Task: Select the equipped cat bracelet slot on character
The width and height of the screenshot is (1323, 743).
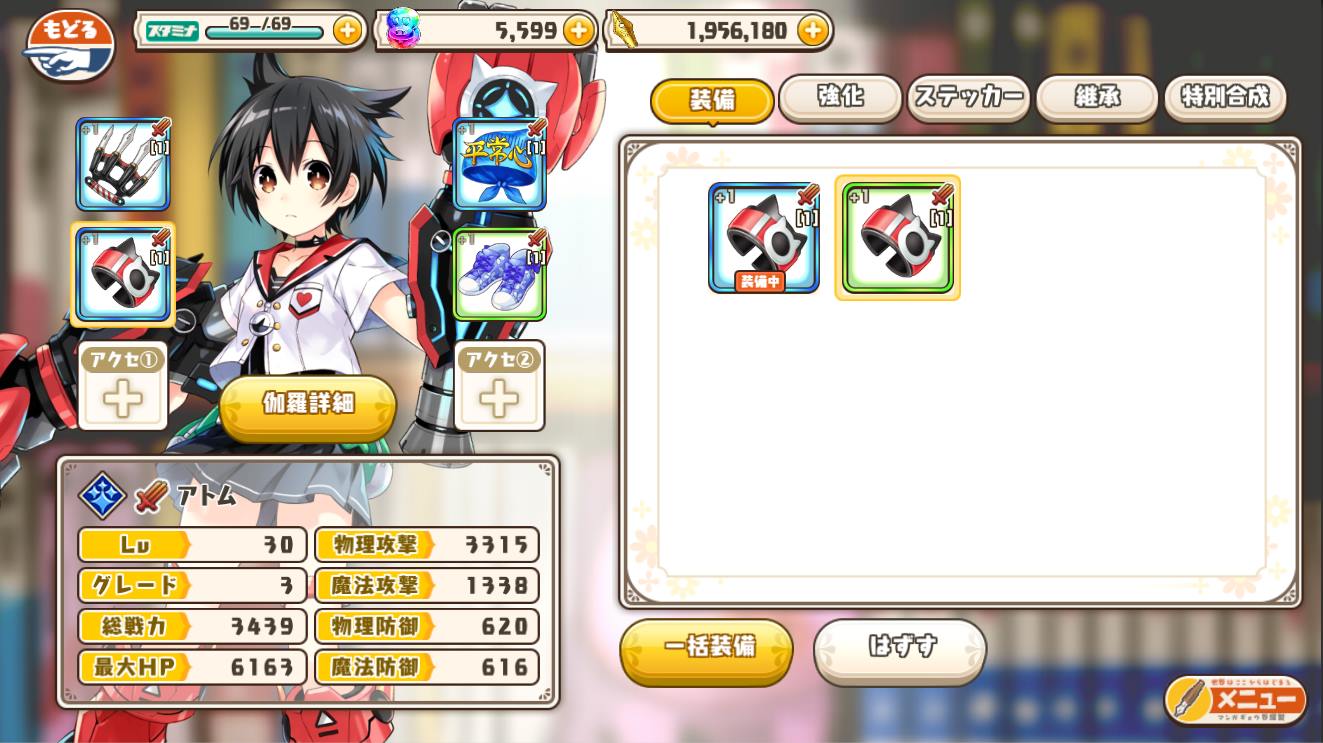Action: click(123, 275)
